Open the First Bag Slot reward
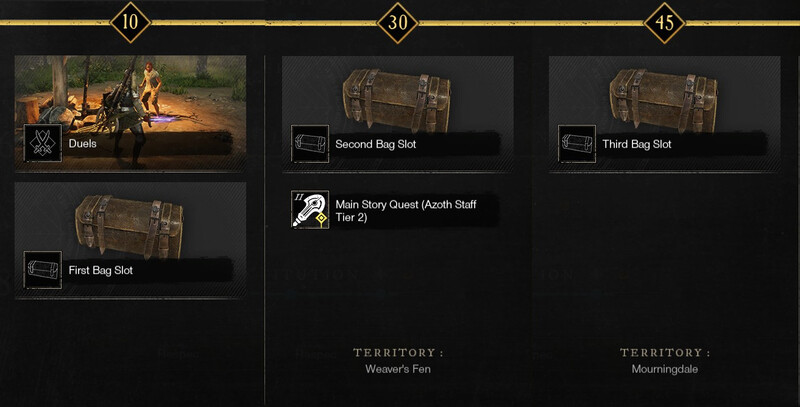 pyautogui.click(x=131, y=239)
